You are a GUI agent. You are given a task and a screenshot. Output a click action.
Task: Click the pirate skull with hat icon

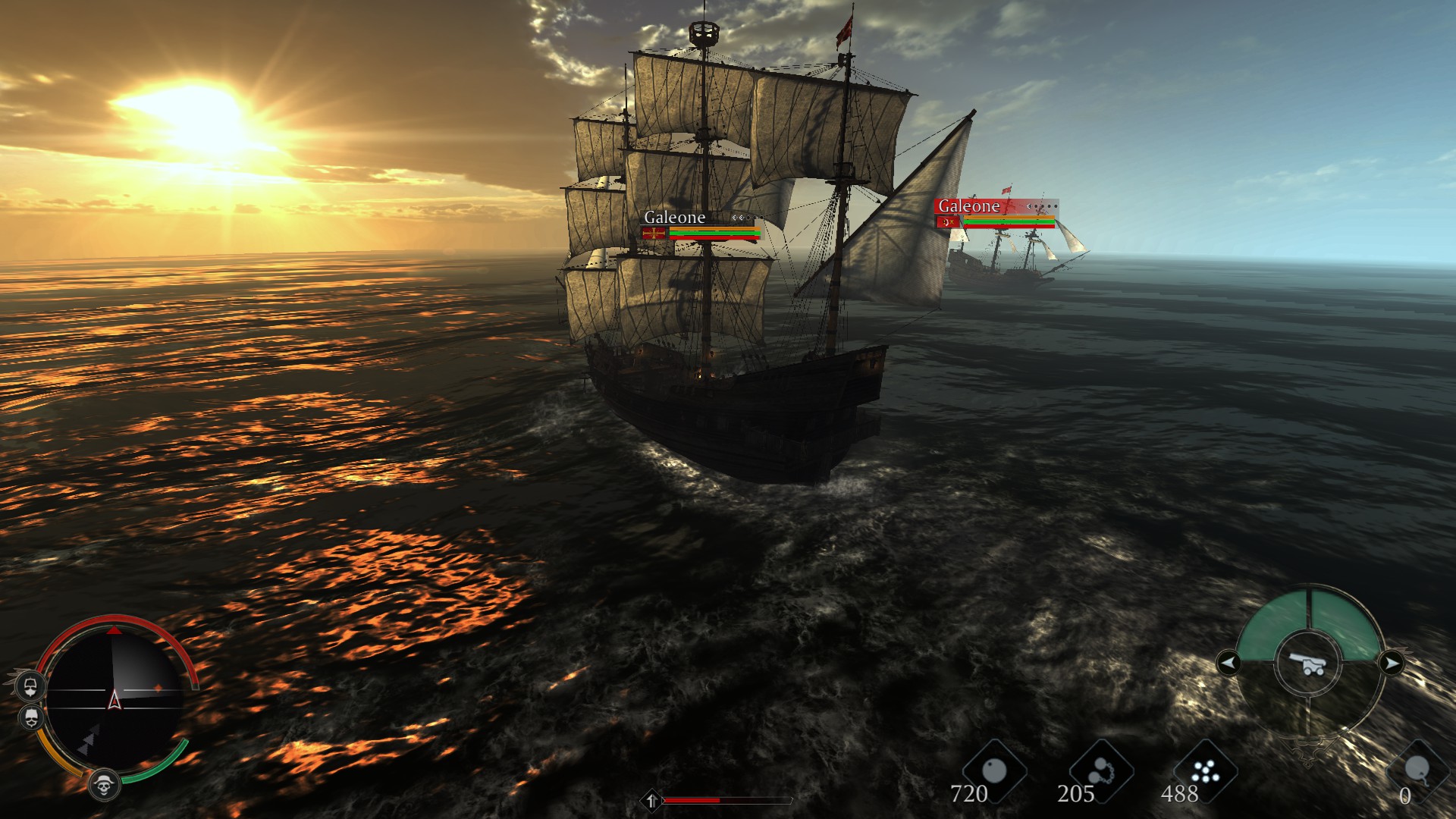[x=104, y=786]
